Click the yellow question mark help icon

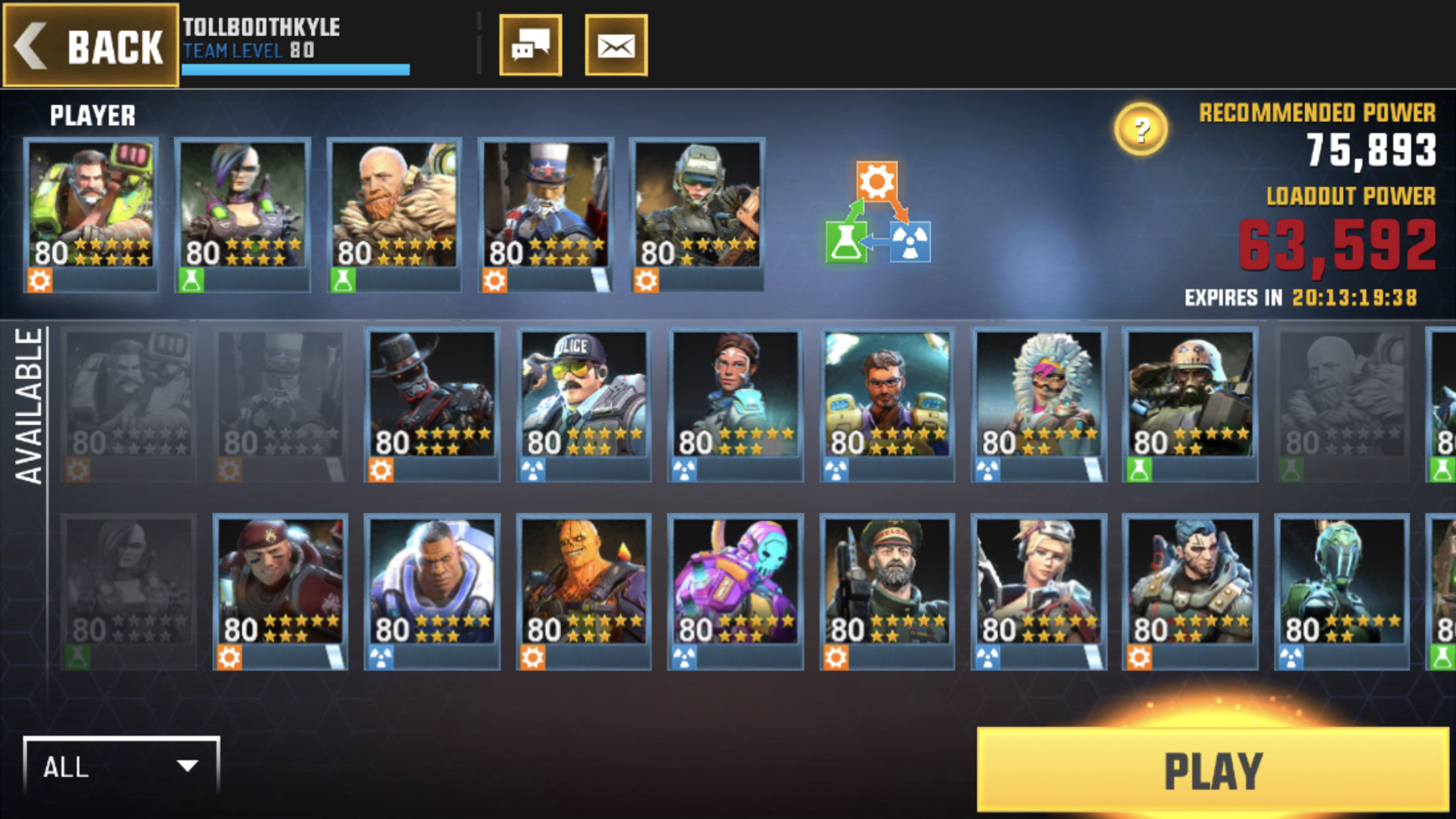coord(1141,129)
